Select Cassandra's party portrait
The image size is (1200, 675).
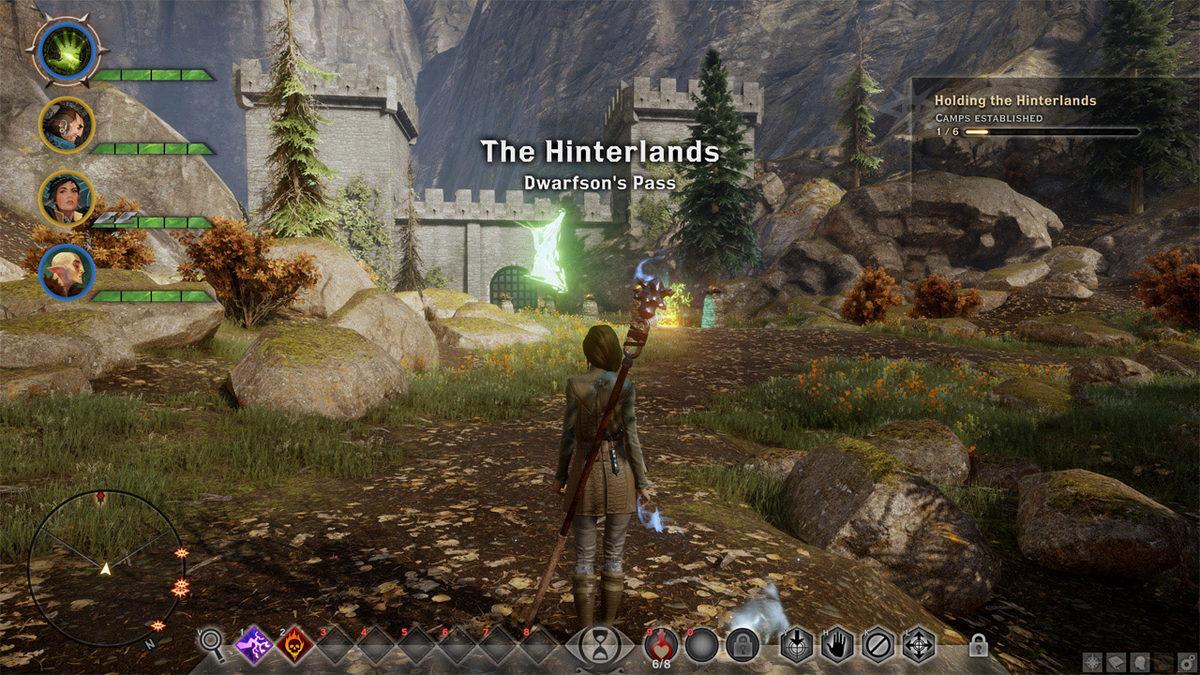(67, 198)
